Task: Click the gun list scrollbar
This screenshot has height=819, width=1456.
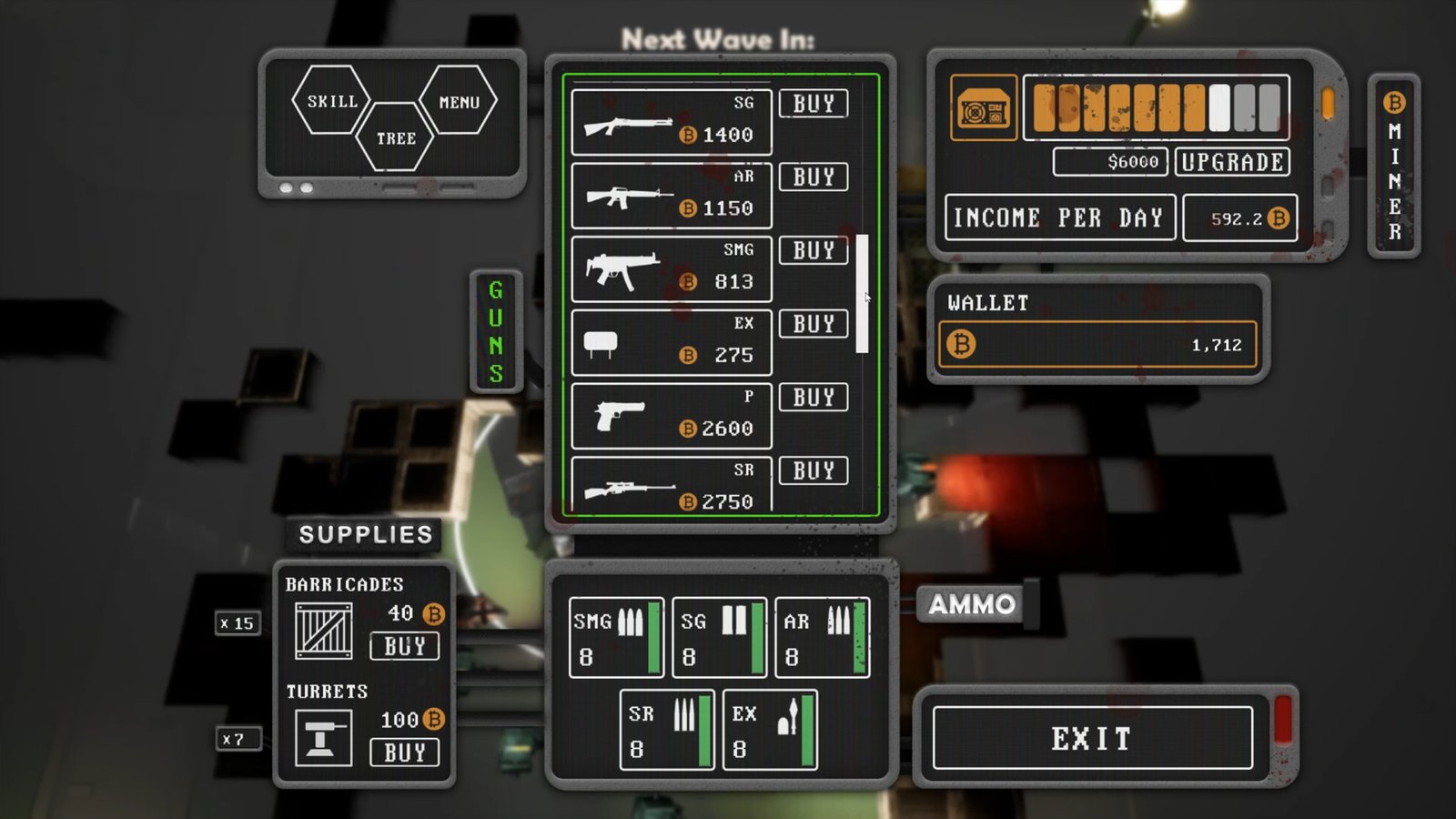Action: 862,293
